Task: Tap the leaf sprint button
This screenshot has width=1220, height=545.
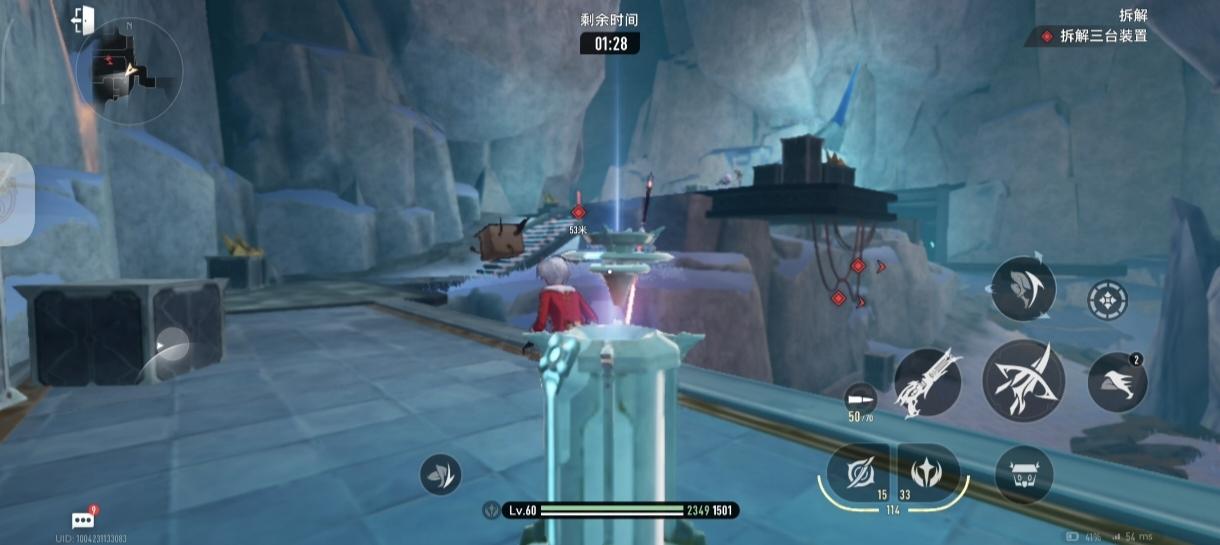Action: [441, 473]
